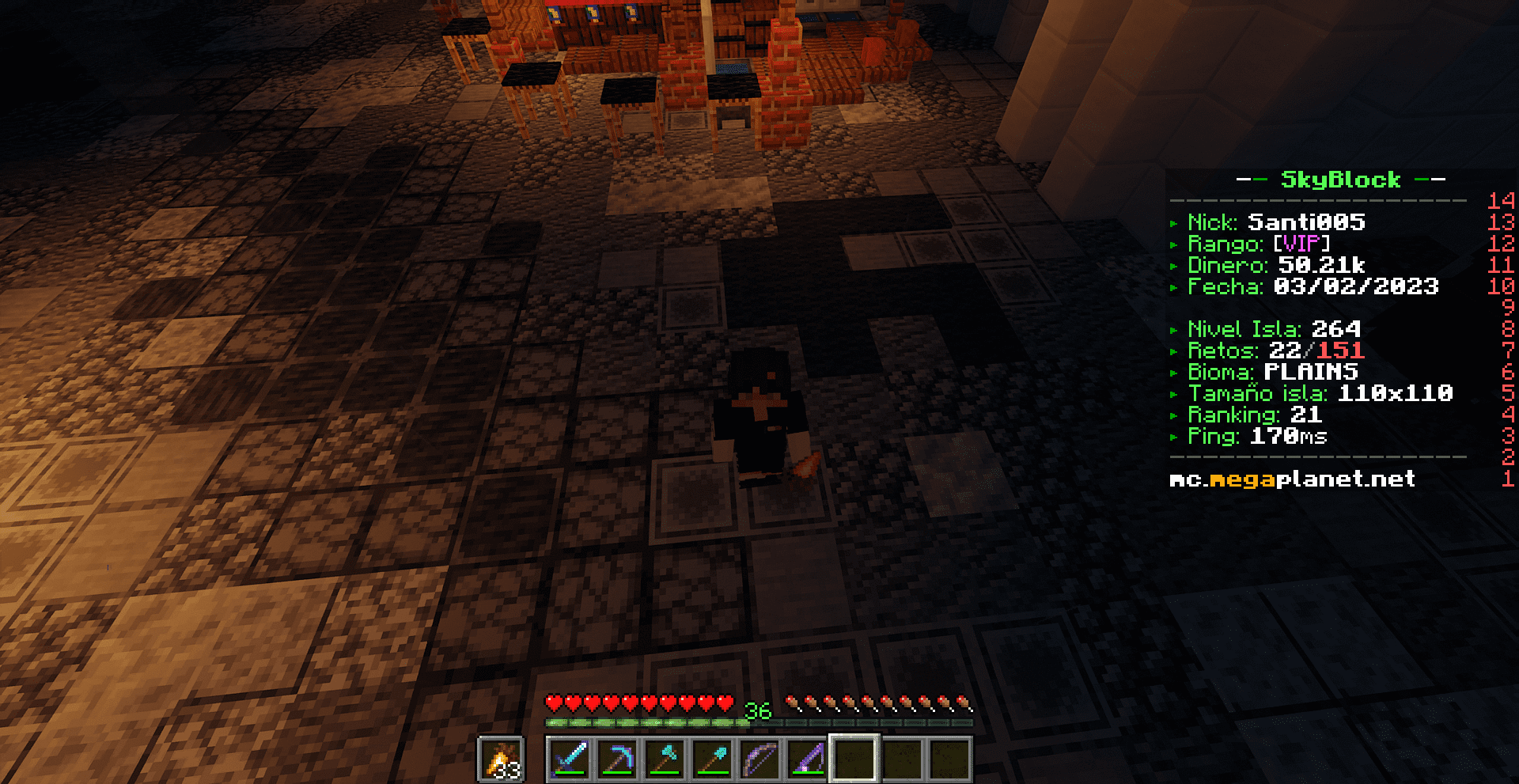Screen dimensions: 1519x784
Task: Click the highlighted empty hotbar slot
Action: (854, 759)
